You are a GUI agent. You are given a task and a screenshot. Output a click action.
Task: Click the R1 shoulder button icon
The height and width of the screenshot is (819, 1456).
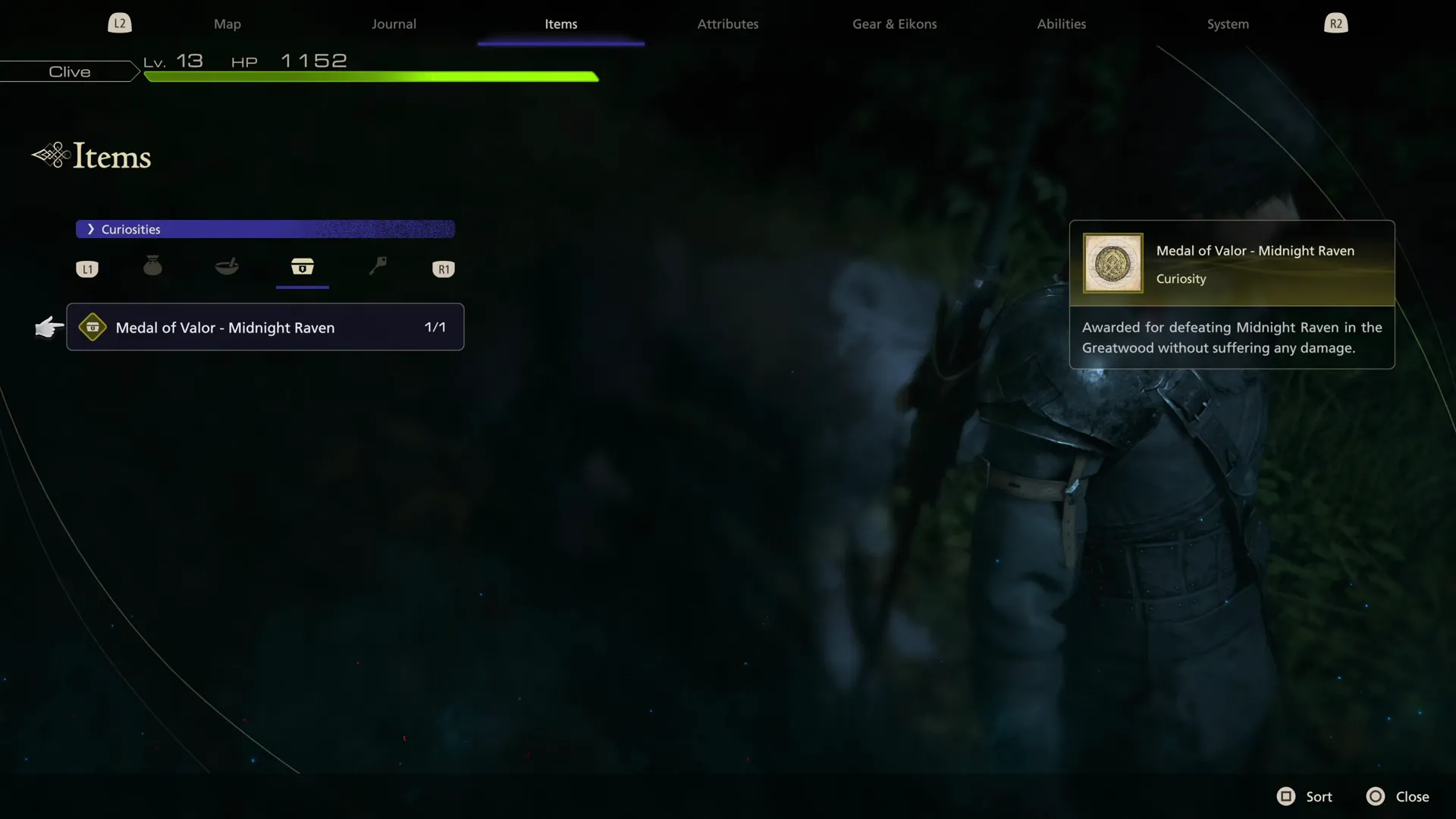444,268
